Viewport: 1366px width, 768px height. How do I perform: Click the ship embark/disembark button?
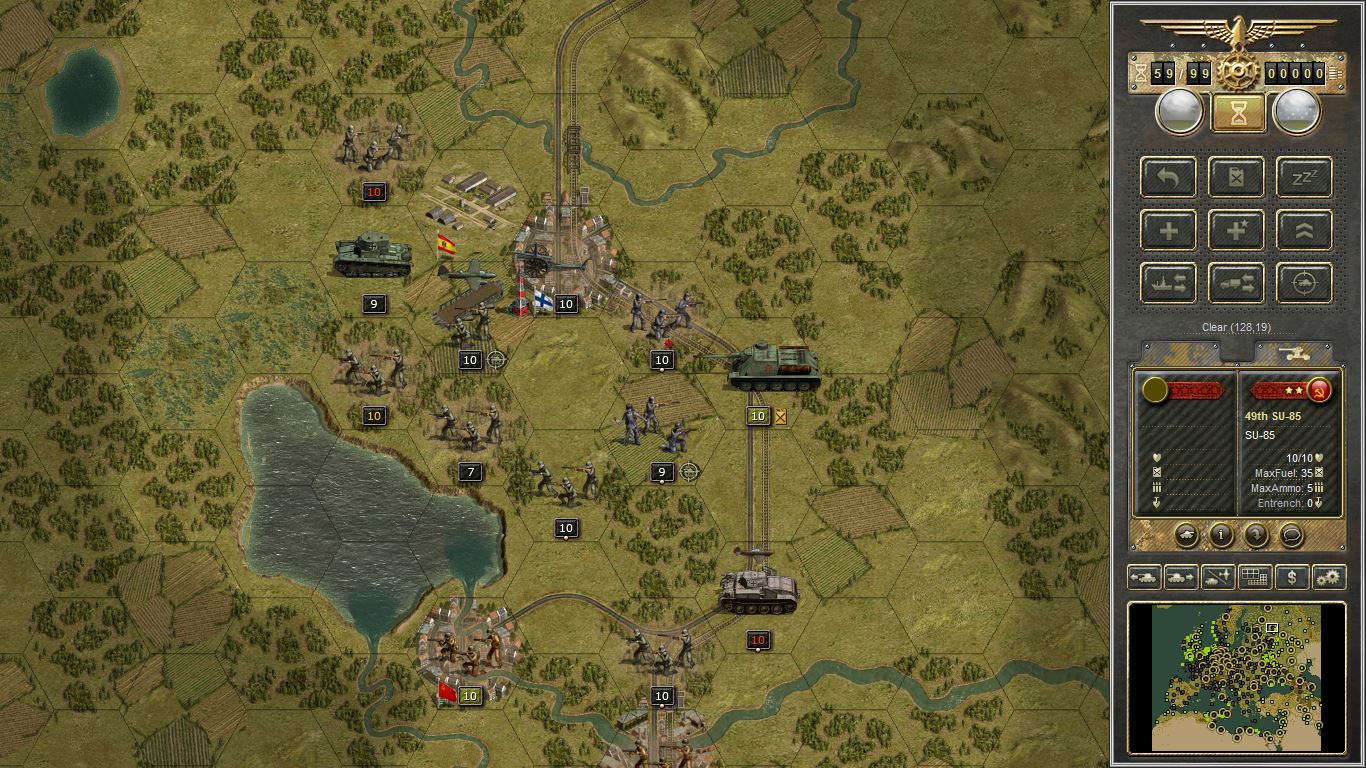(x=1168, y=284)
